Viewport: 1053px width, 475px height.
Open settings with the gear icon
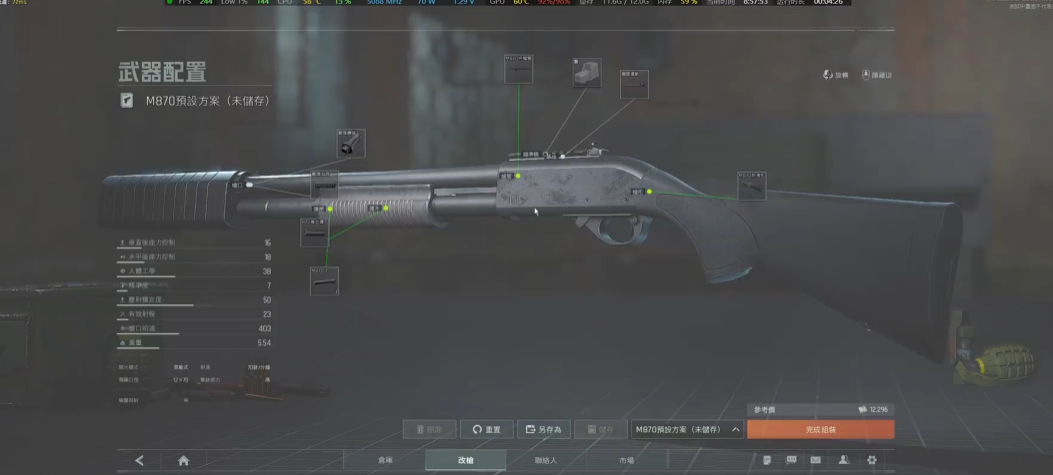872,460
